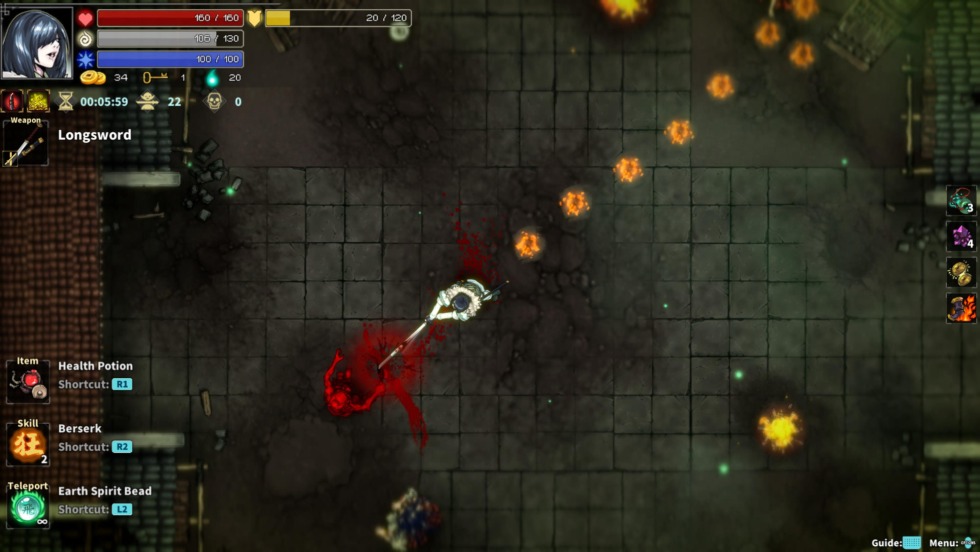Screen dimensions: 980x552
Task: Select the flaming boot relic icon
Action: tap(961, 308)
